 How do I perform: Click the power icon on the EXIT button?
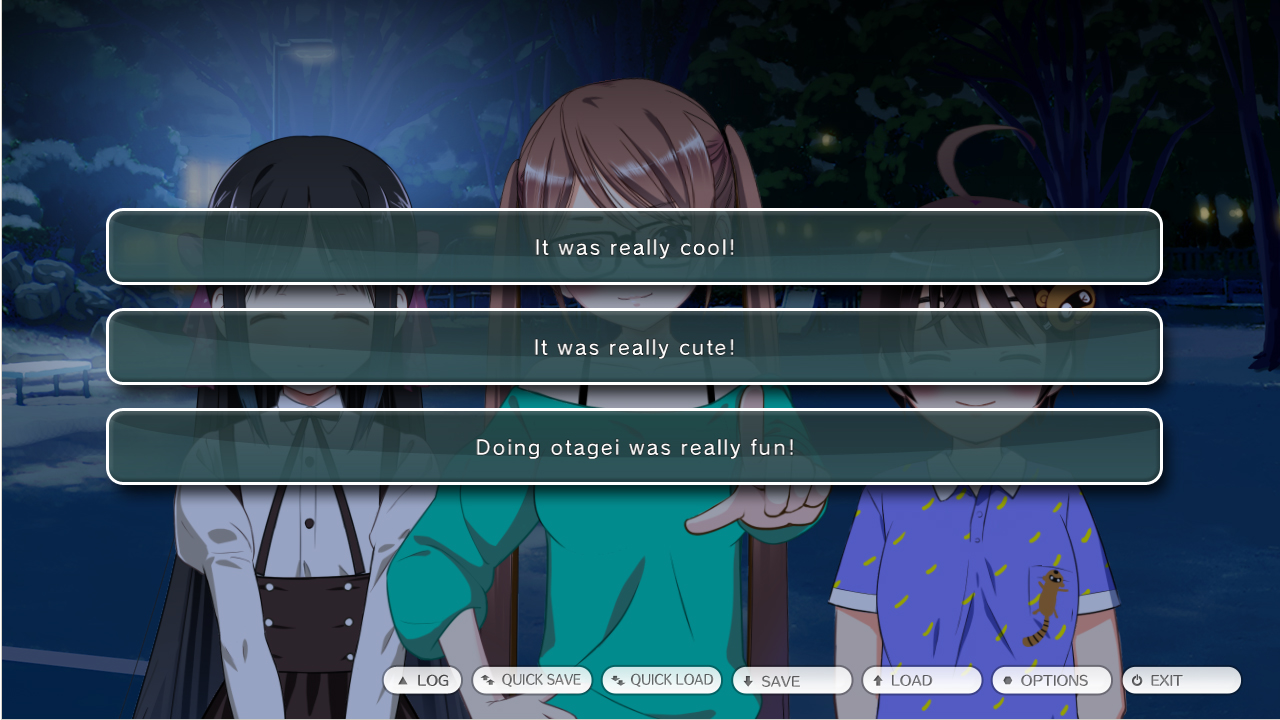coord(1136,680)
